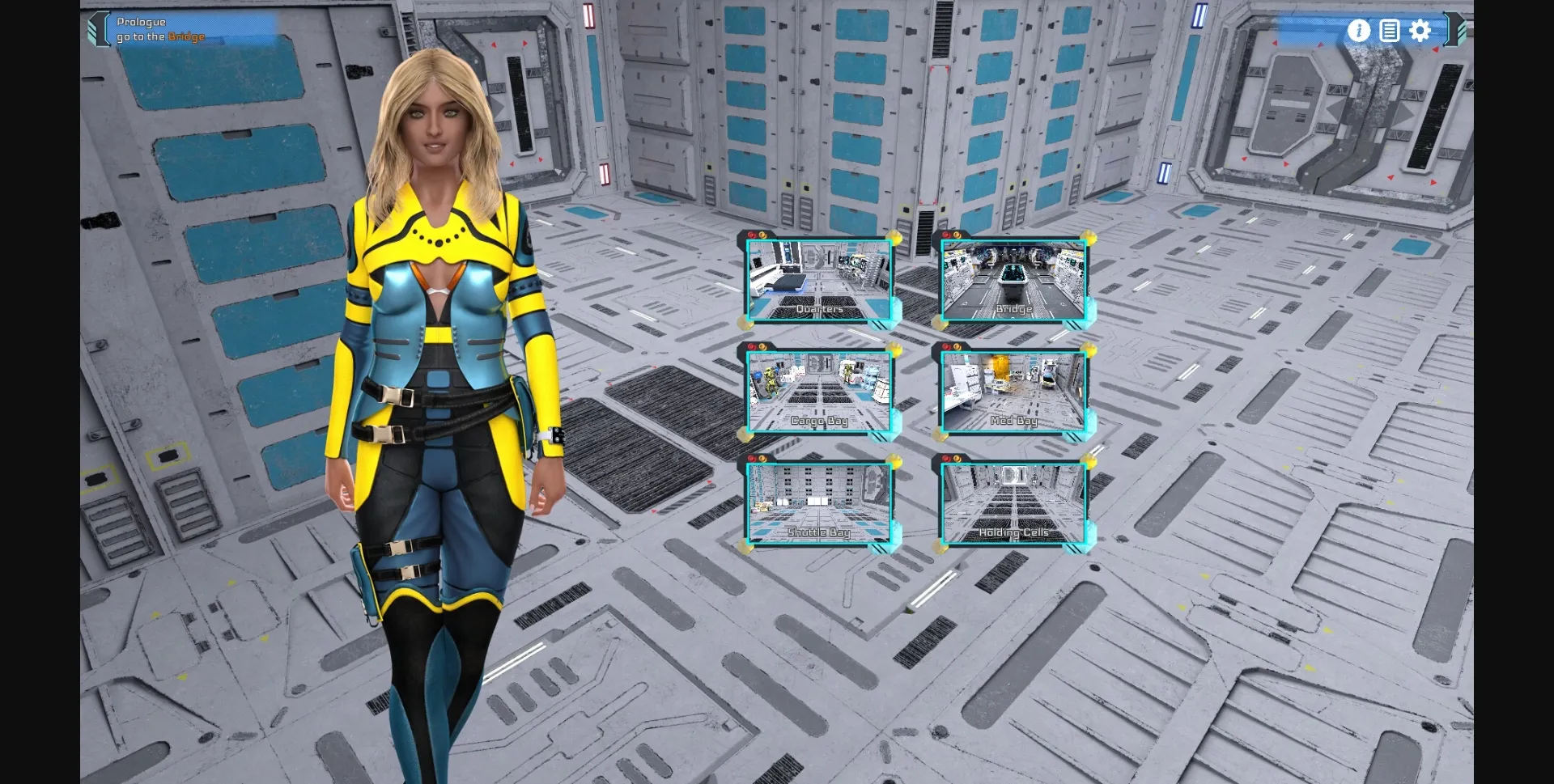Select the Holding Cells destination
This screenshot has height=784, width=1554.
(1013, 503)
